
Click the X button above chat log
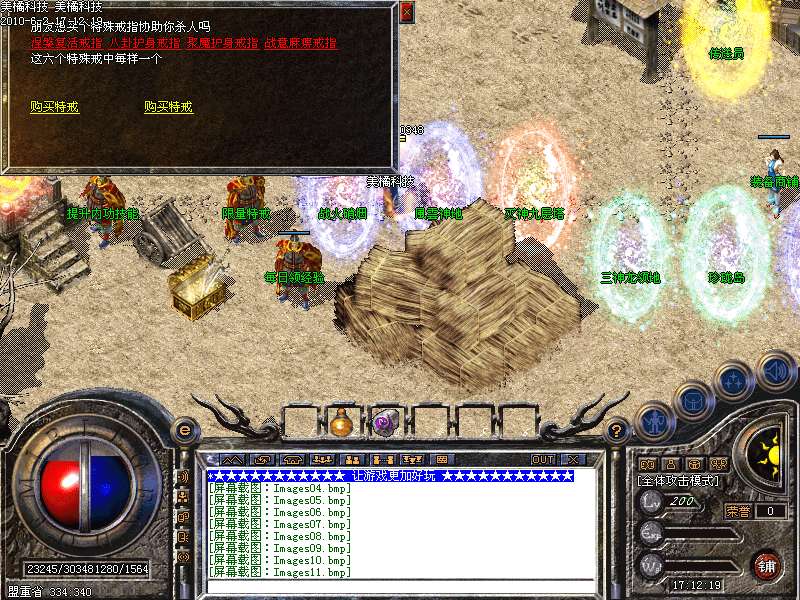576,459
